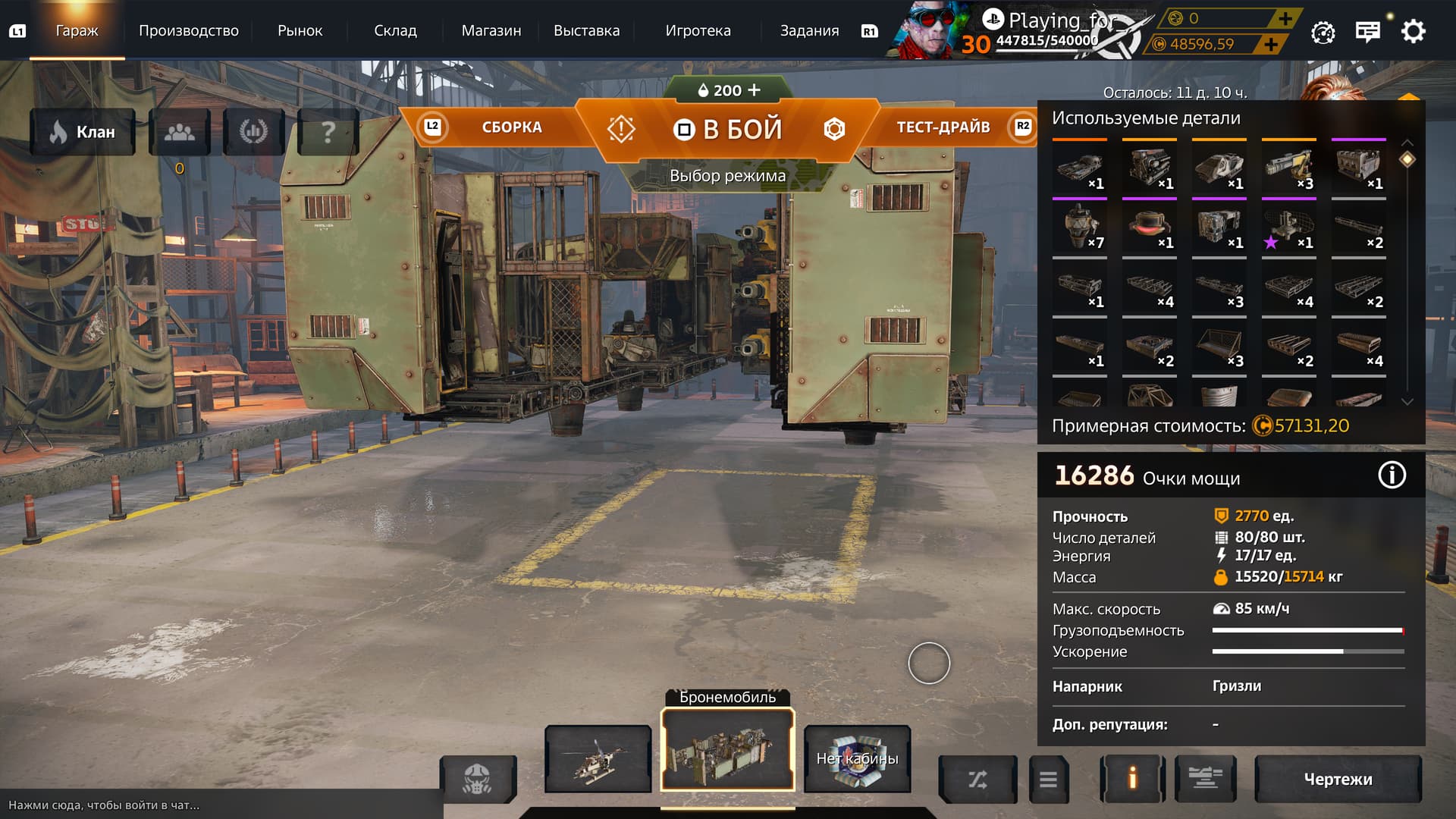Open the question mark help button

pos(328,132)
